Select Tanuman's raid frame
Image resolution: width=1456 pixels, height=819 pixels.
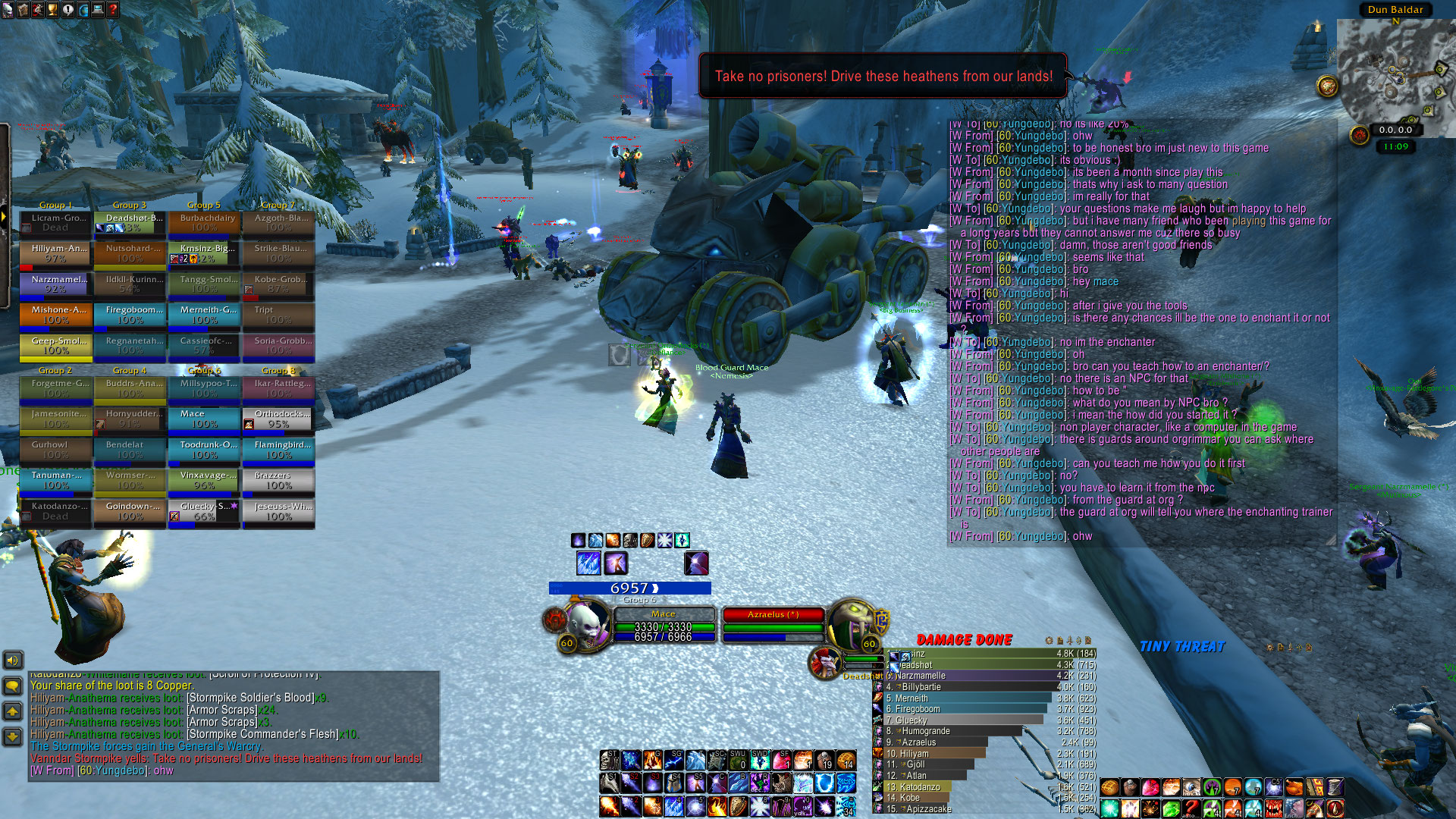55,480
